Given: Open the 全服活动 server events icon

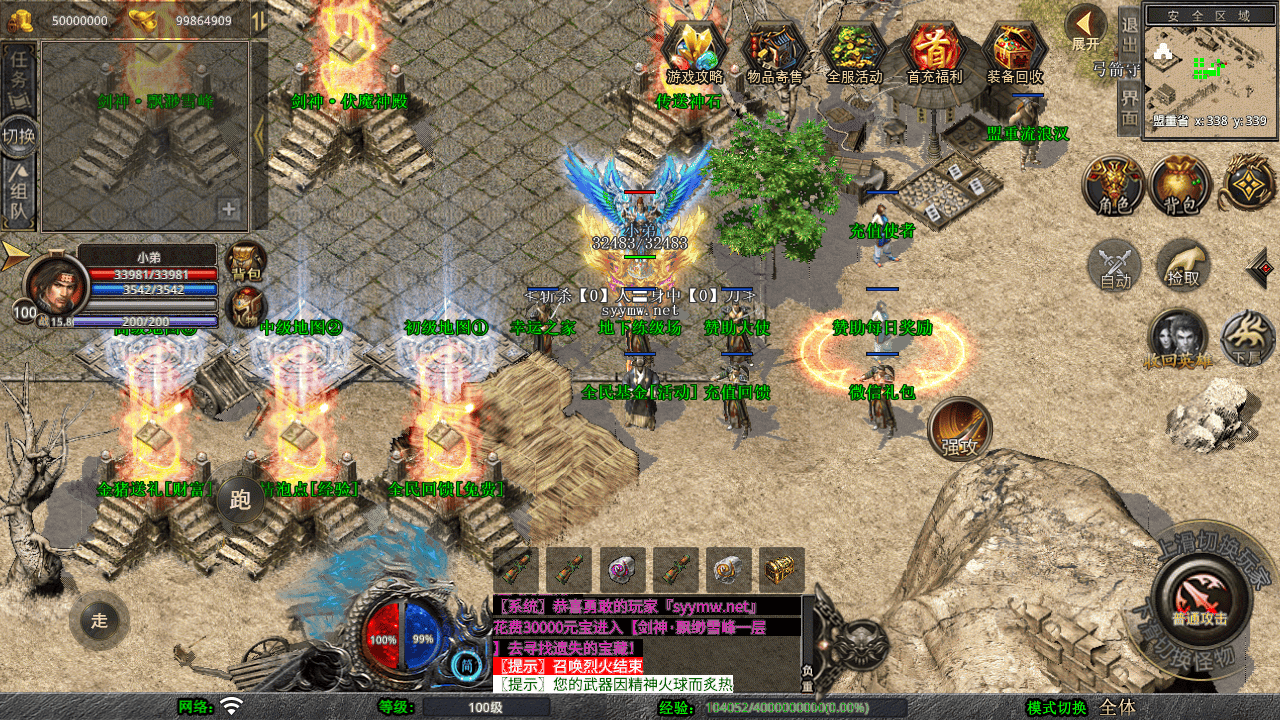Looking at the screenshot, I should click(855, 52).
